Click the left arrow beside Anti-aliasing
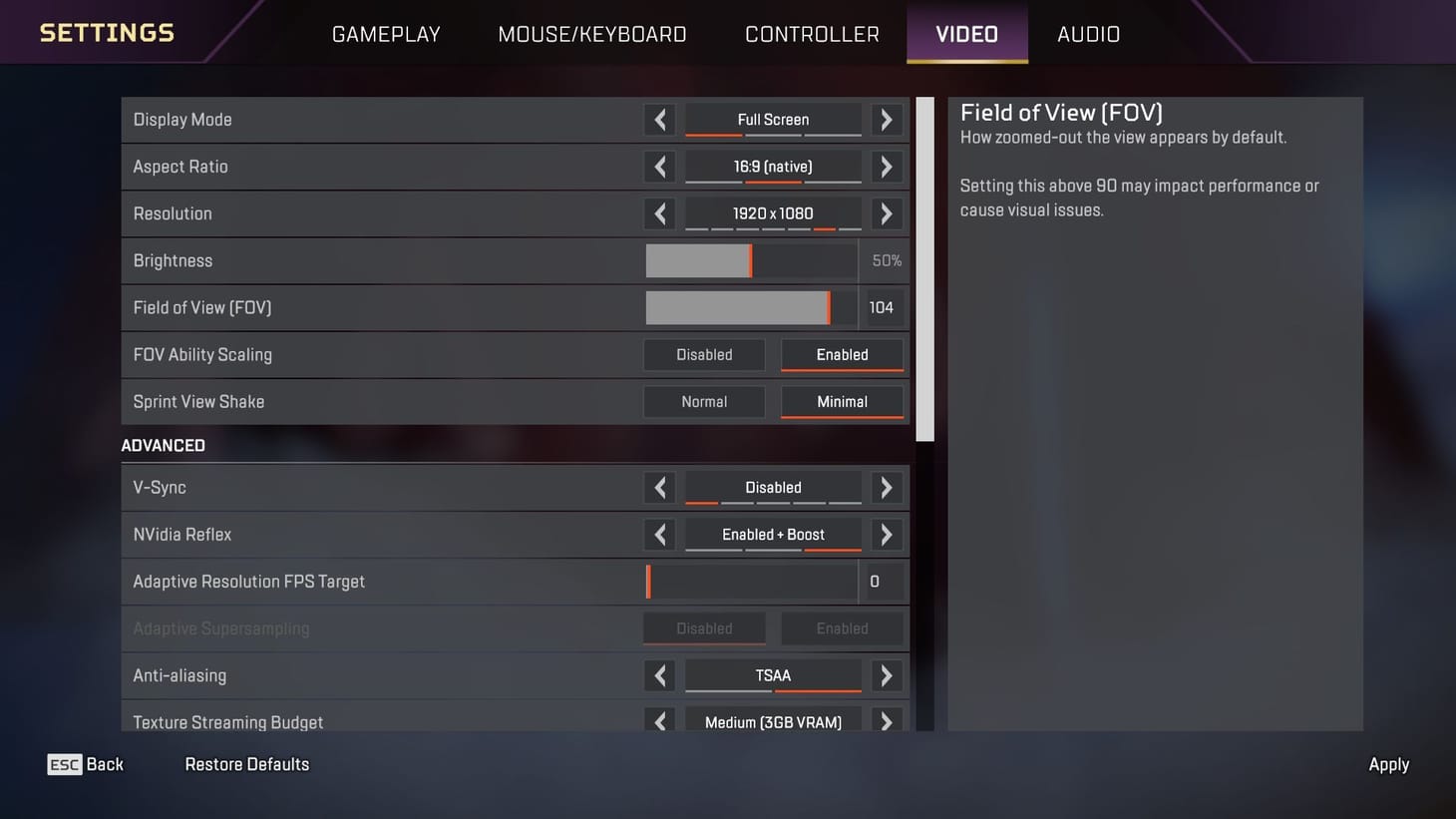The height and width of the screenshot is (819, 1456). [659, 675]
